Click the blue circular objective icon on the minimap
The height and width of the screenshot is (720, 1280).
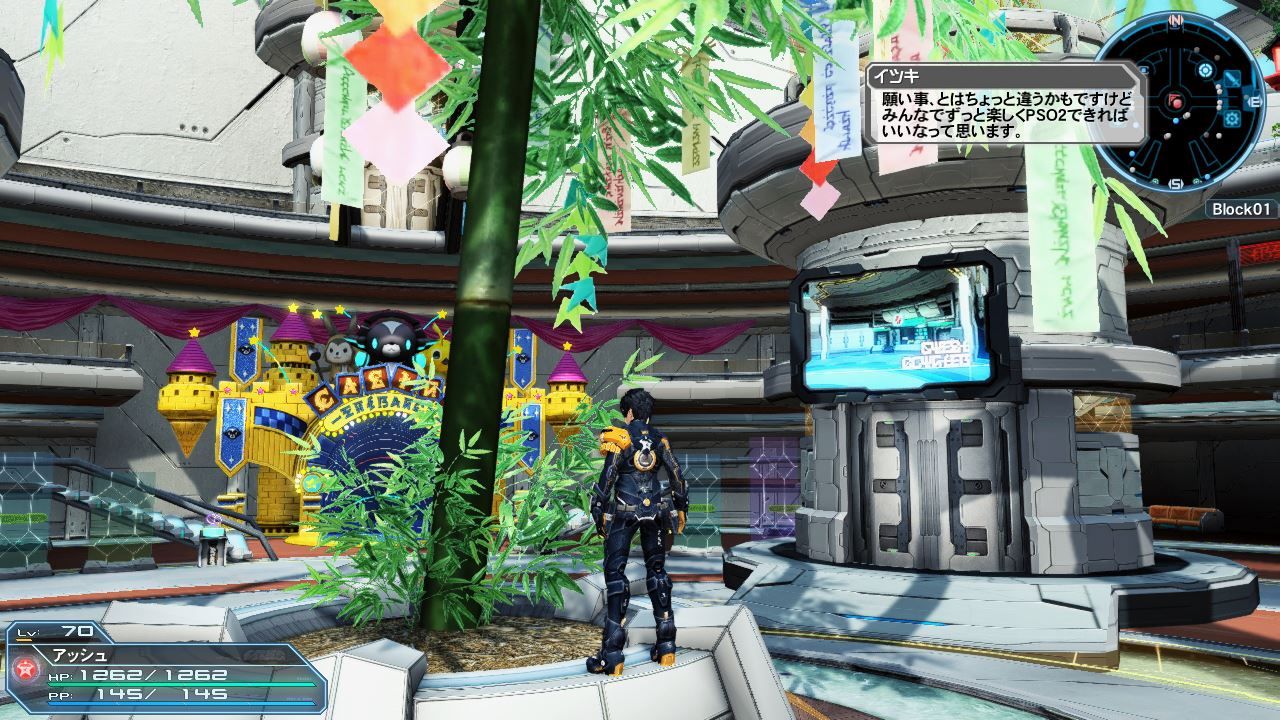1205,70
